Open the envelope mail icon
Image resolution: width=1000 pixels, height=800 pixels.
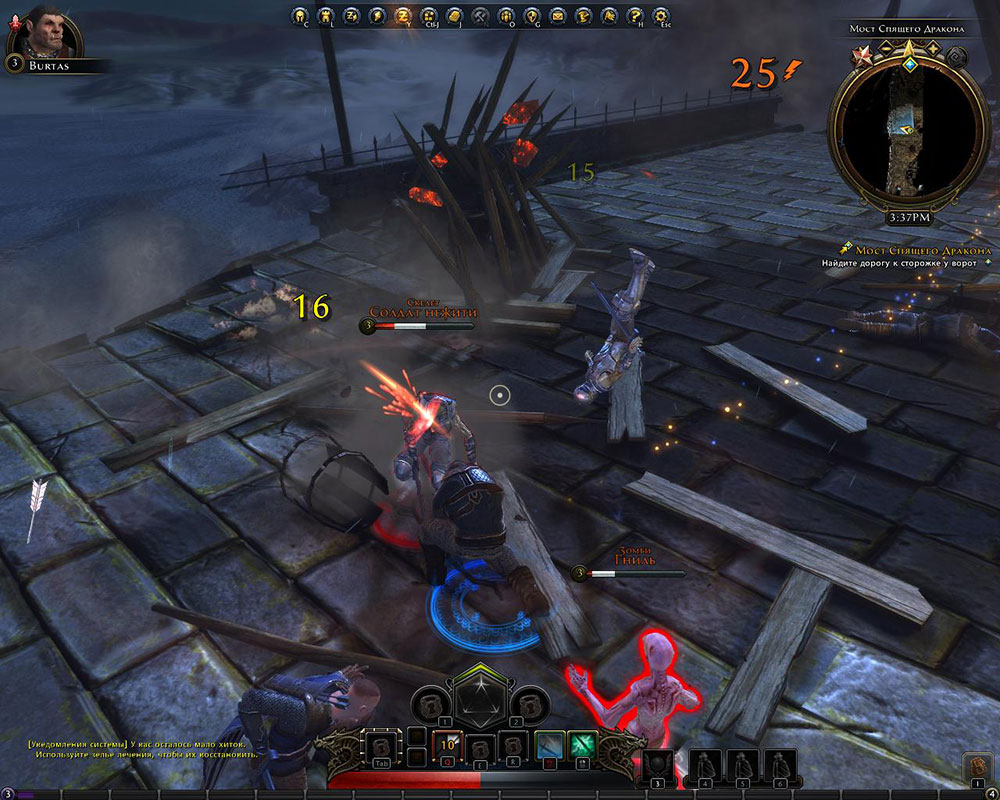tap(557, 16)
